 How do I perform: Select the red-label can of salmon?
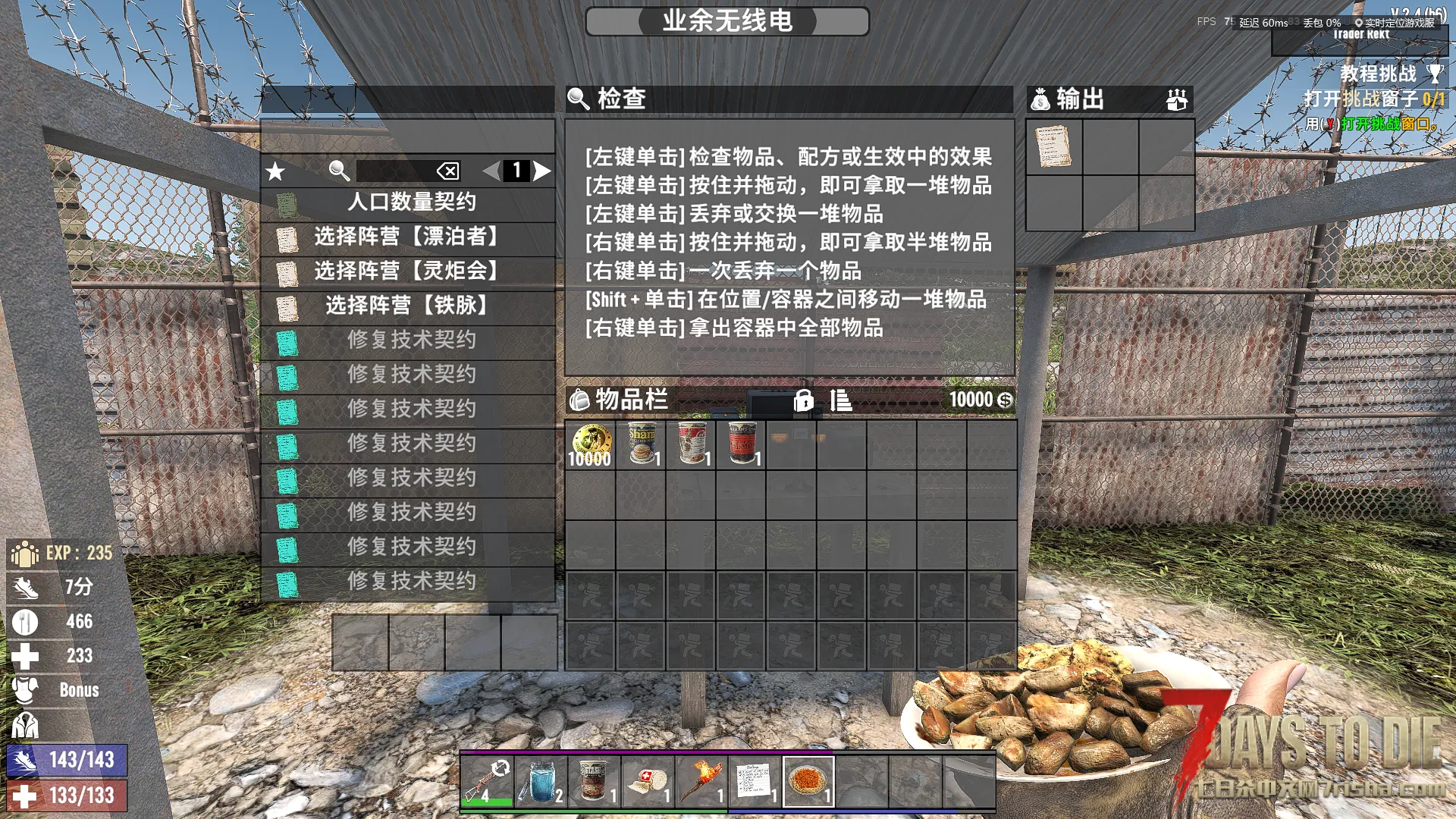[741, 445]
